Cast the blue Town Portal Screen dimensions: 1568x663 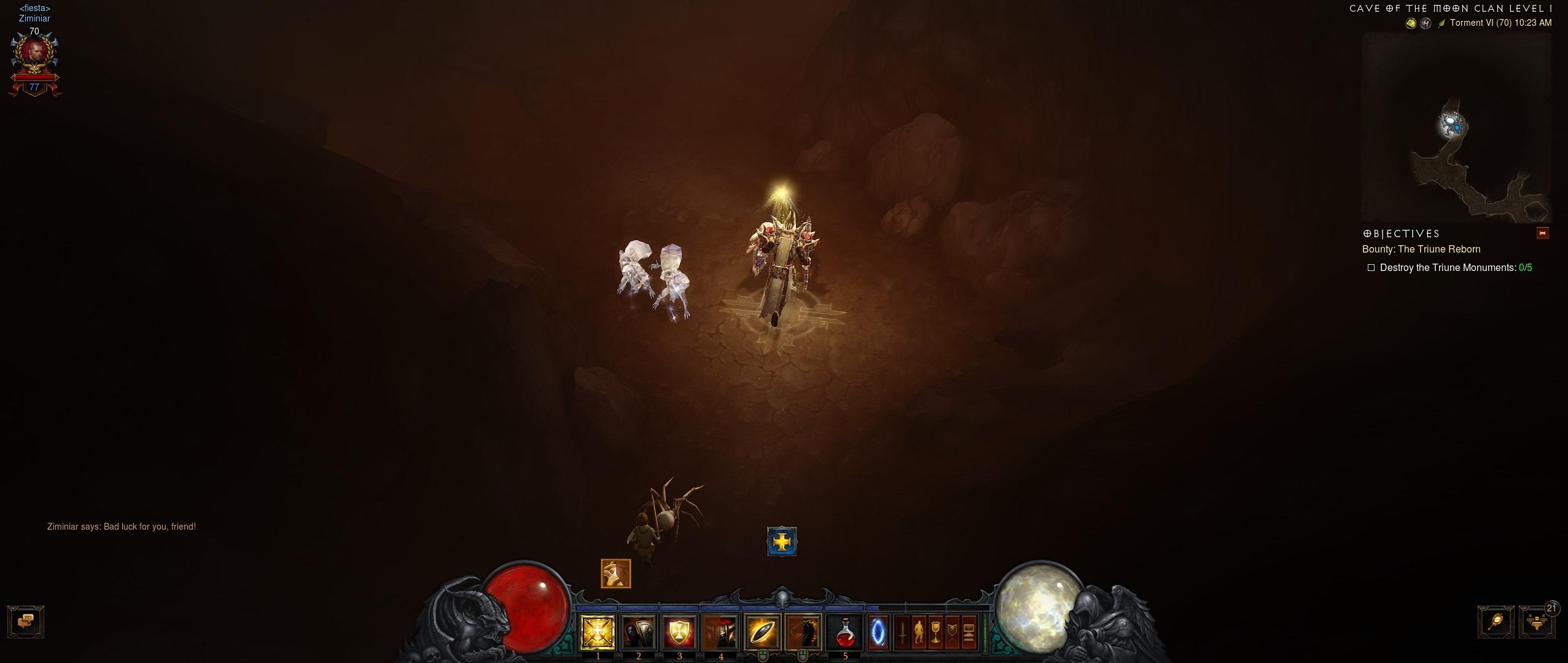click(878, 632)
